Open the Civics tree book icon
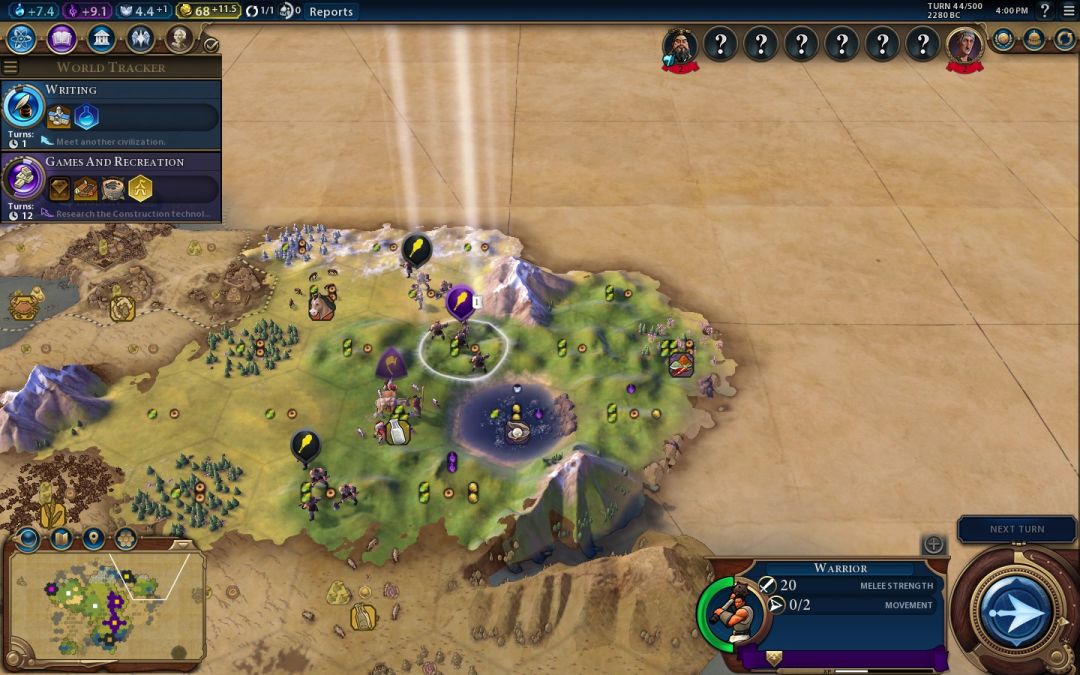Viewport: 1080px width, 675px height. pos(61,39)
